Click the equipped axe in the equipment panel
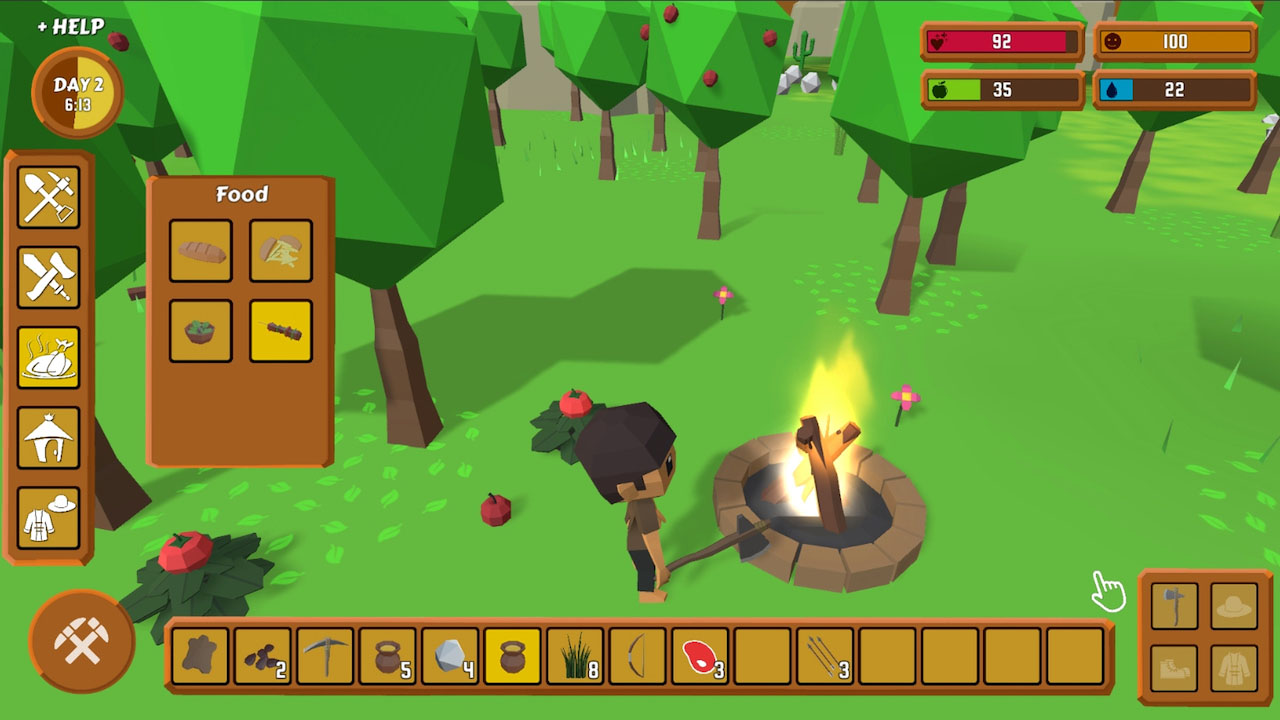The image size is (1280, 720). [x=1175, y=606]
